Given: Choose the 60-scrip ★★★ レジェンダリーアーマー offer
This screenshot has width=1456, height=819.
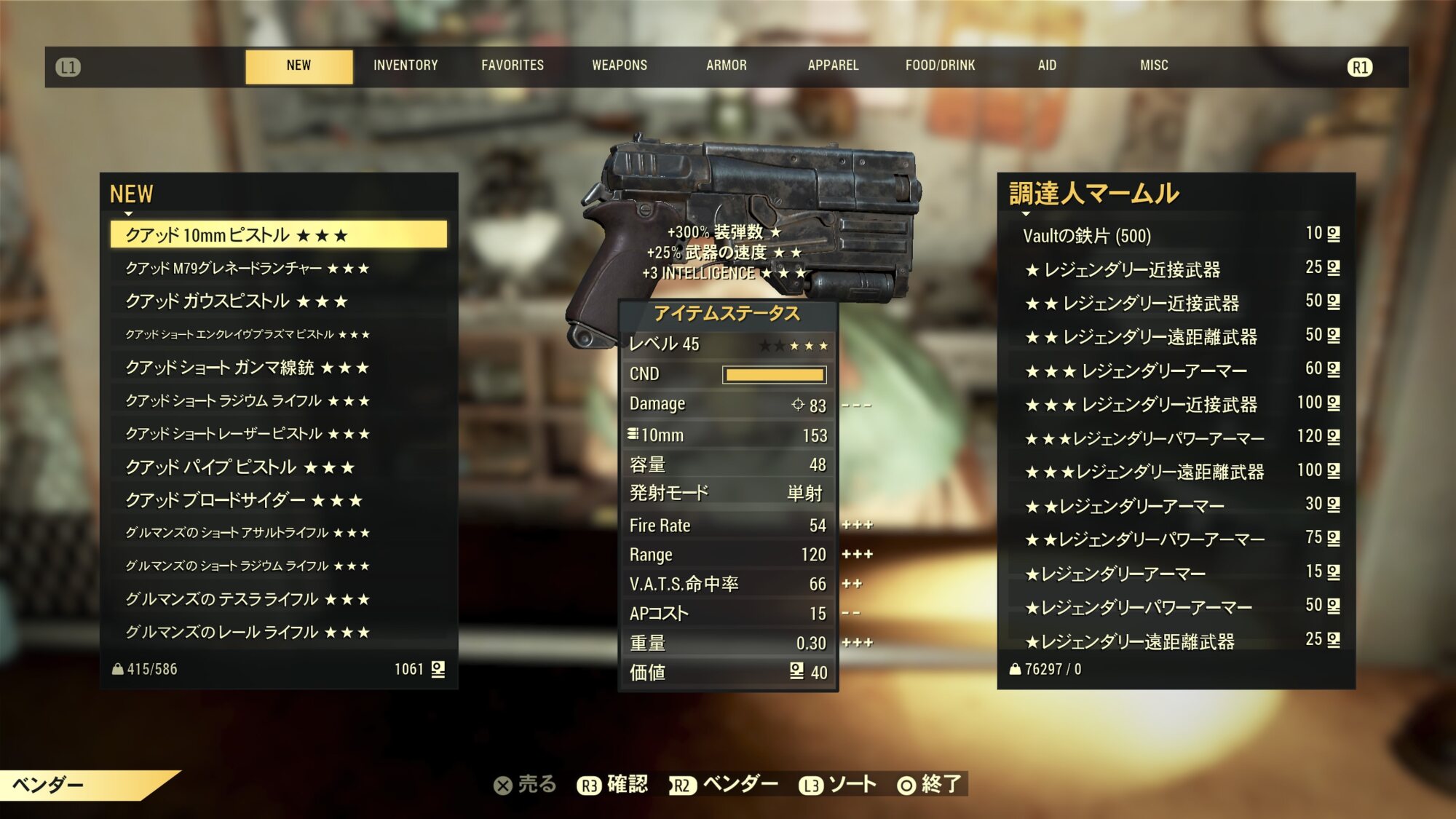Looking at the screenshot, I should [1136, 371].
